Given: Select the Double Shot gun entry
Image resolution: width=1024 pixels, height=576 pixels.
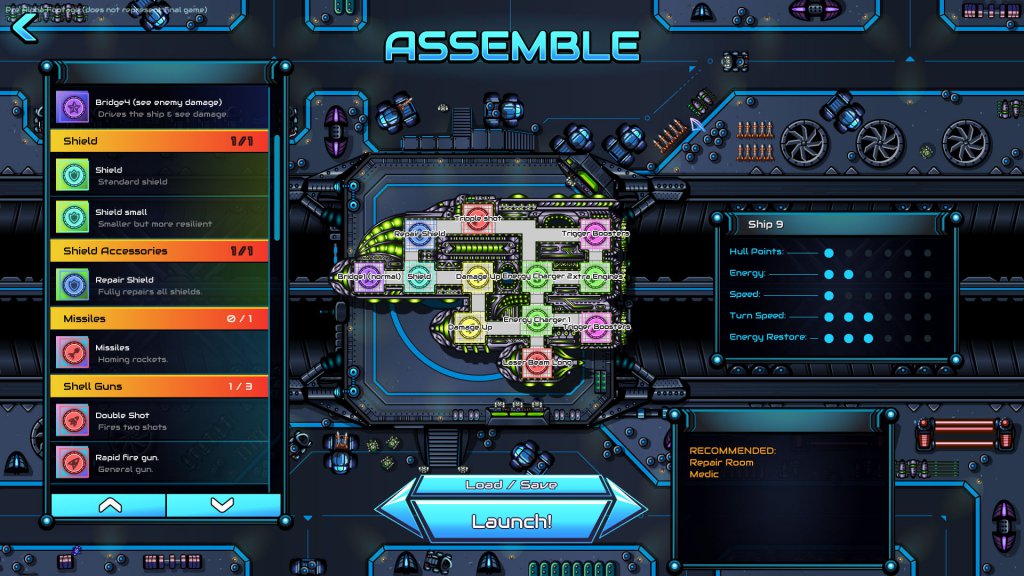Looking at the screenshot, I should pyautogui.click(x=160, y=420).
